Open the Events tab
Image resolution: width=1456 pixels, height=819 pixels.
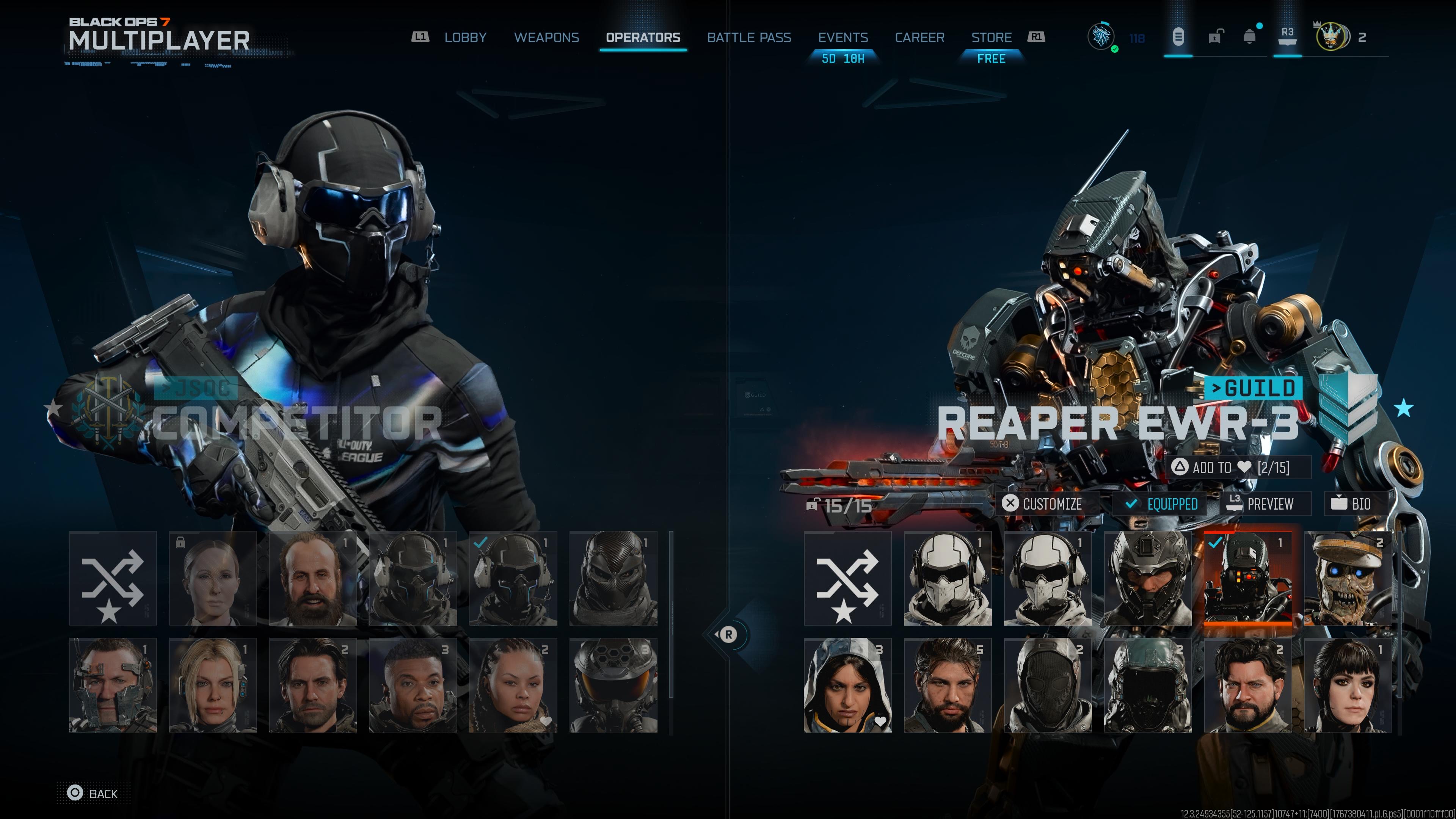tap(843, 37)
